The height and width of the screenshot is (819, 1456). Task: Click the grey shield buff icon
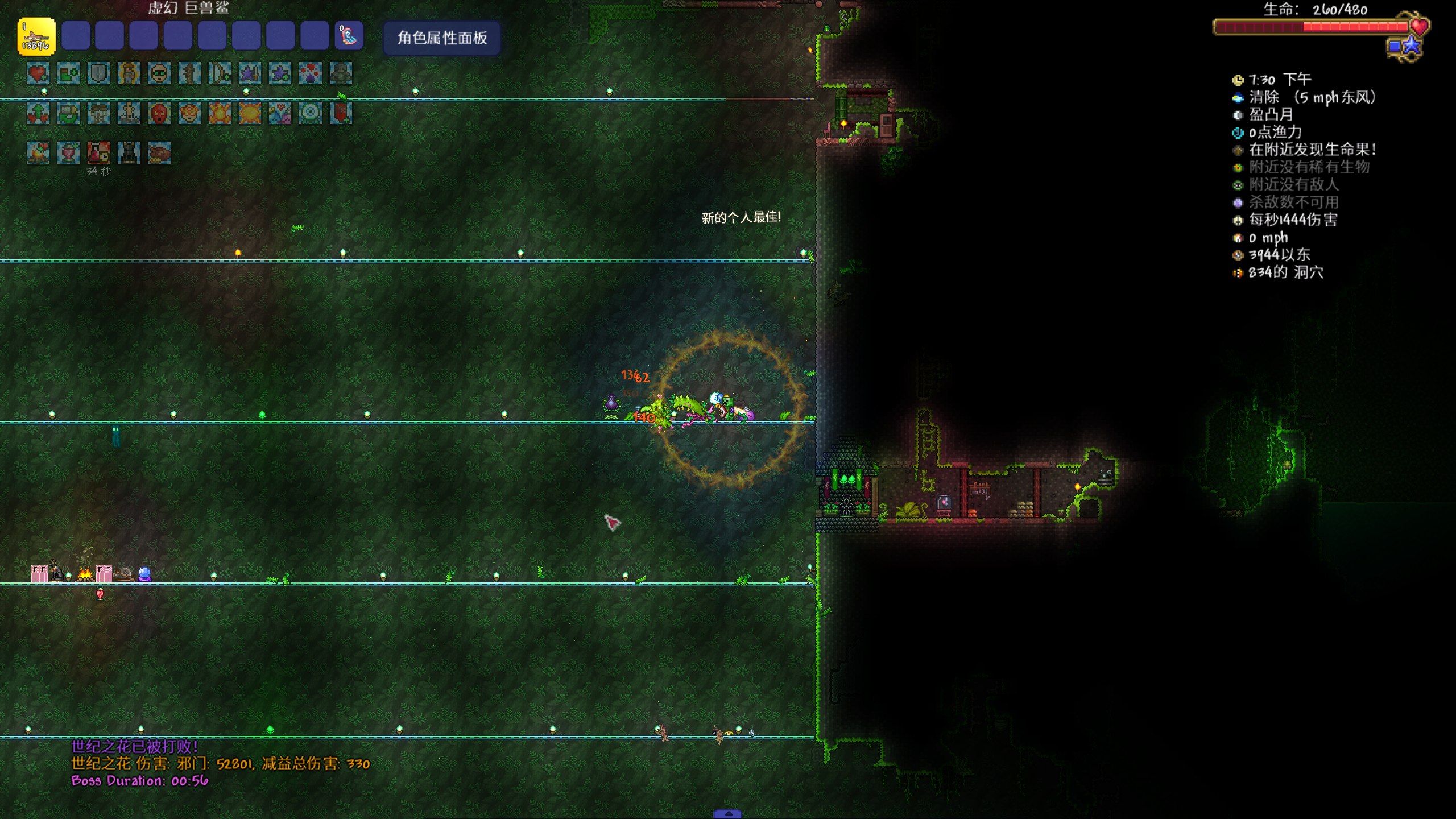pos(98,73)
